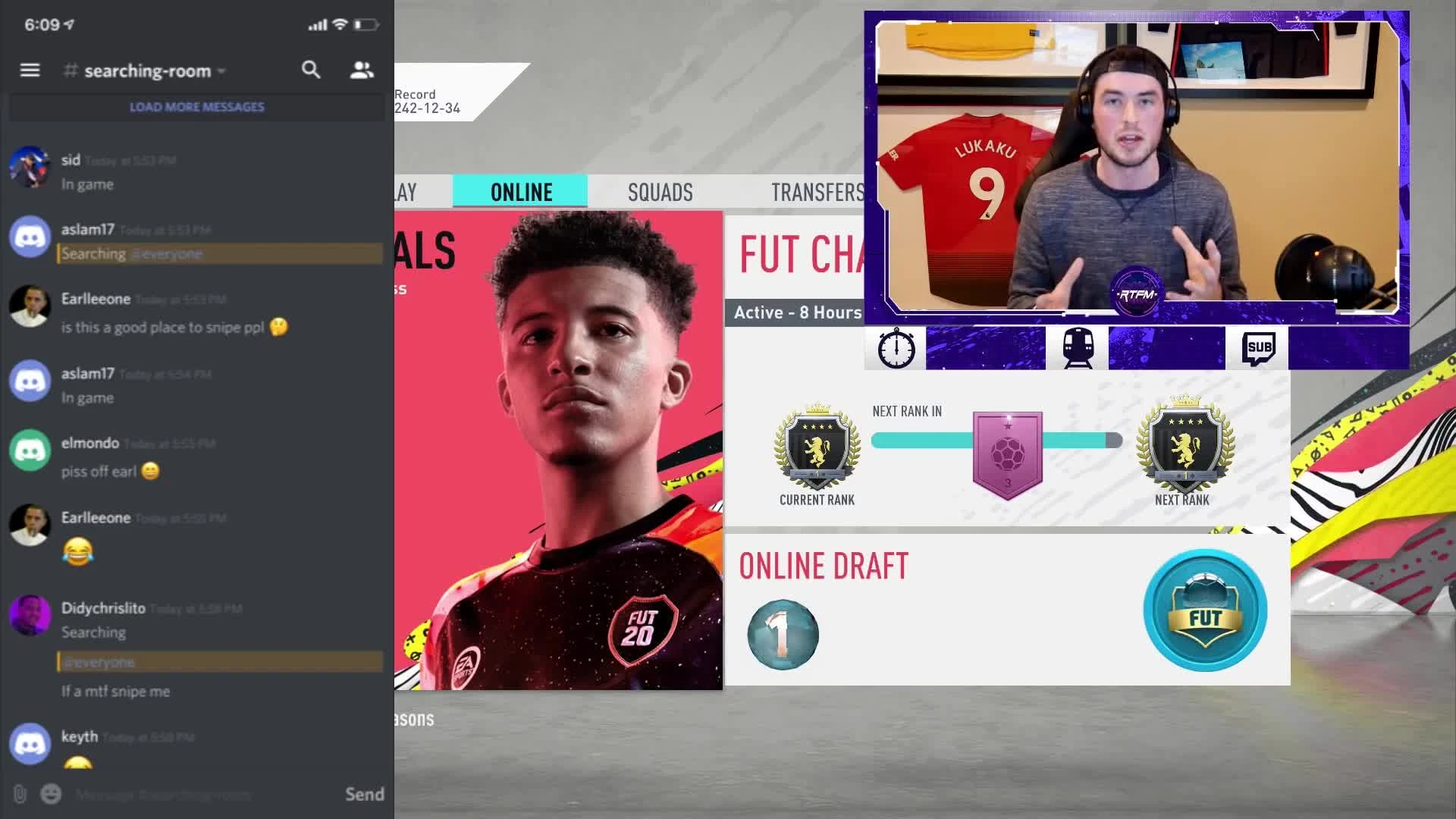Click the train icon on the stream overlay
1456x819 pixels.
coord(1078,347)
